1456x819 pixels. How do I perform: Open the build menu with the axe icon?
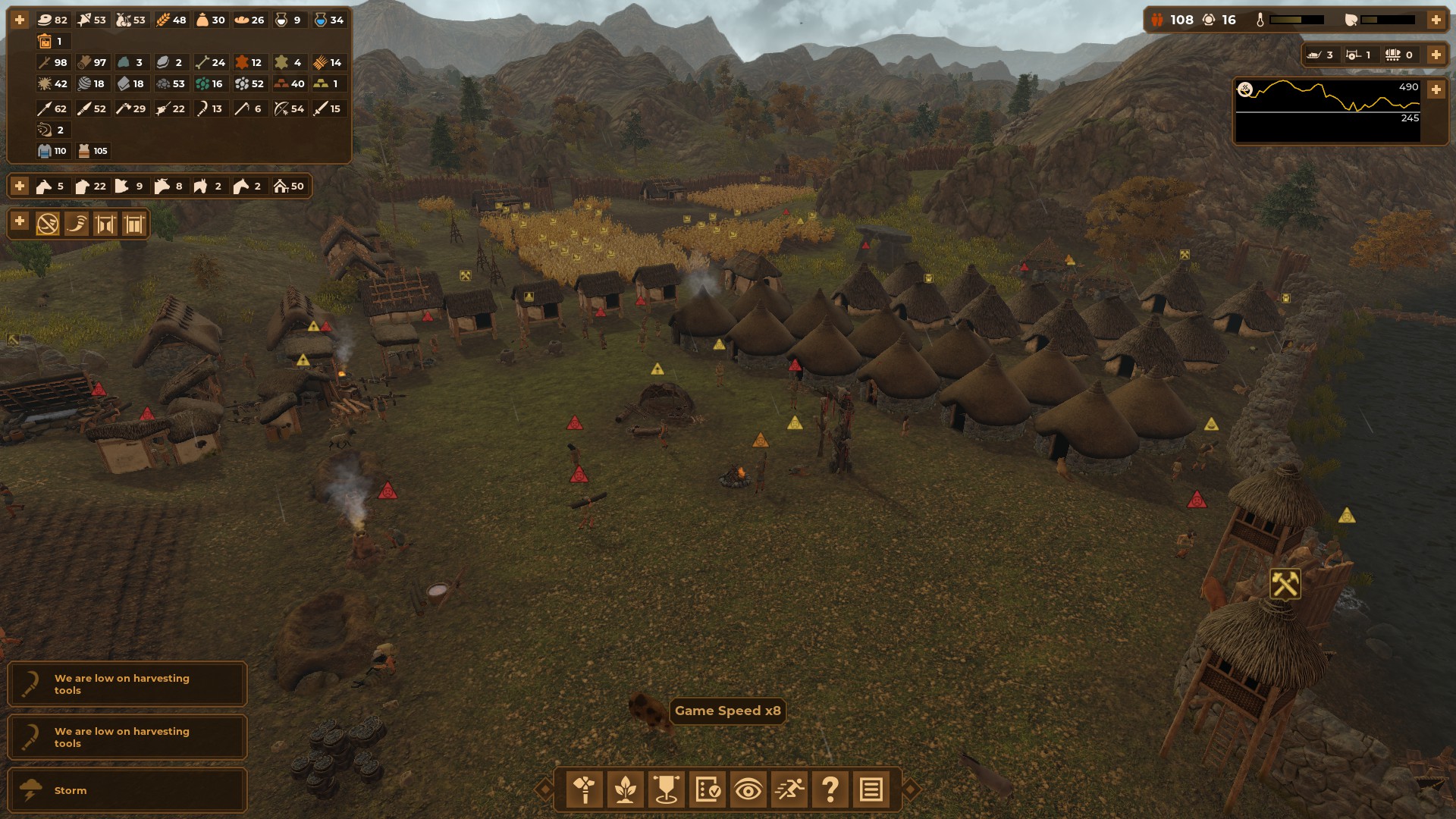pos(585,789)
